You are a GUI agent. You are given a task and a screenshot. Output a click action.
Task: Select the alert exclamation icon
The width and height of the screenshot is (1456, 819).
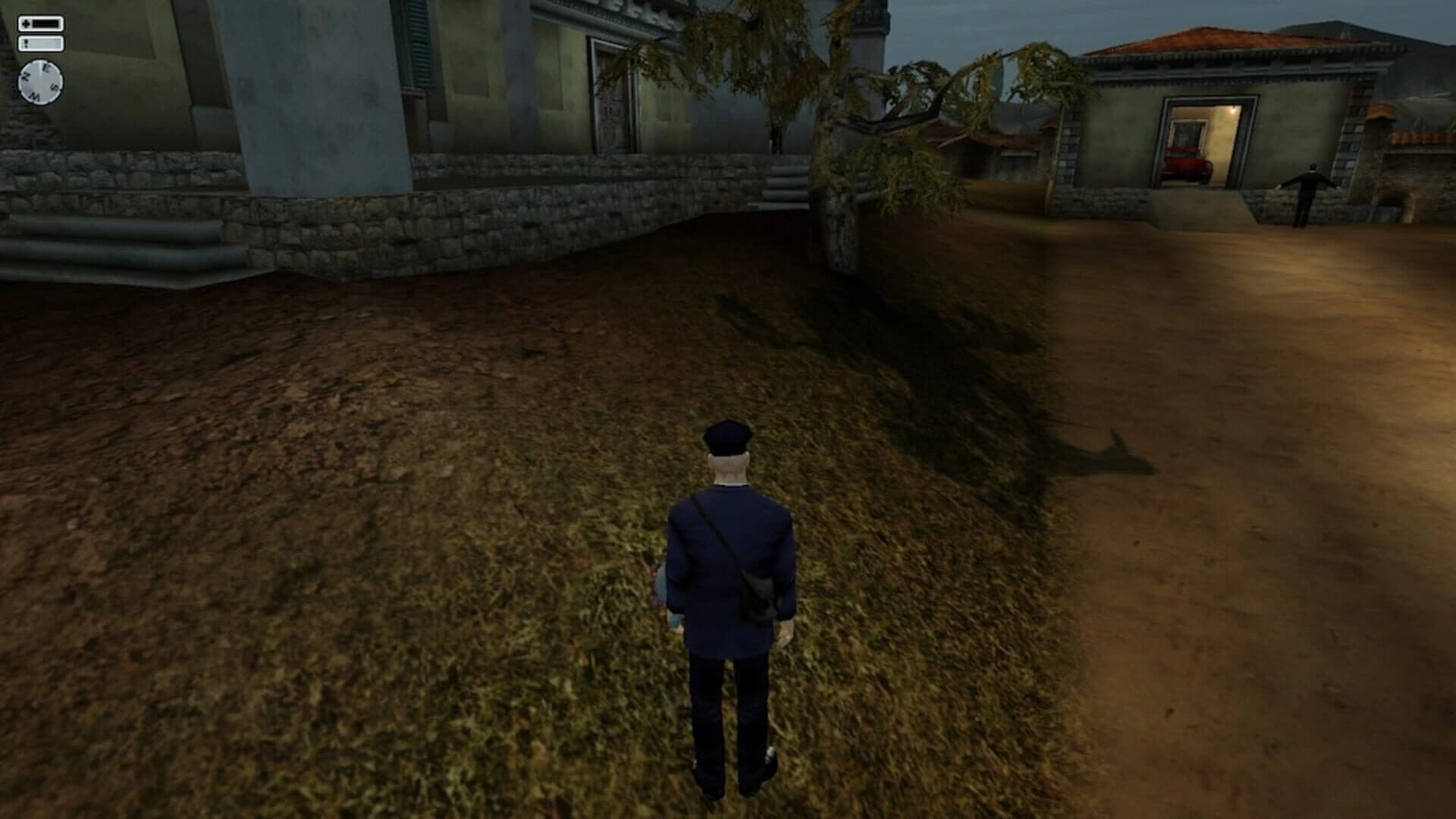[26, 42]
